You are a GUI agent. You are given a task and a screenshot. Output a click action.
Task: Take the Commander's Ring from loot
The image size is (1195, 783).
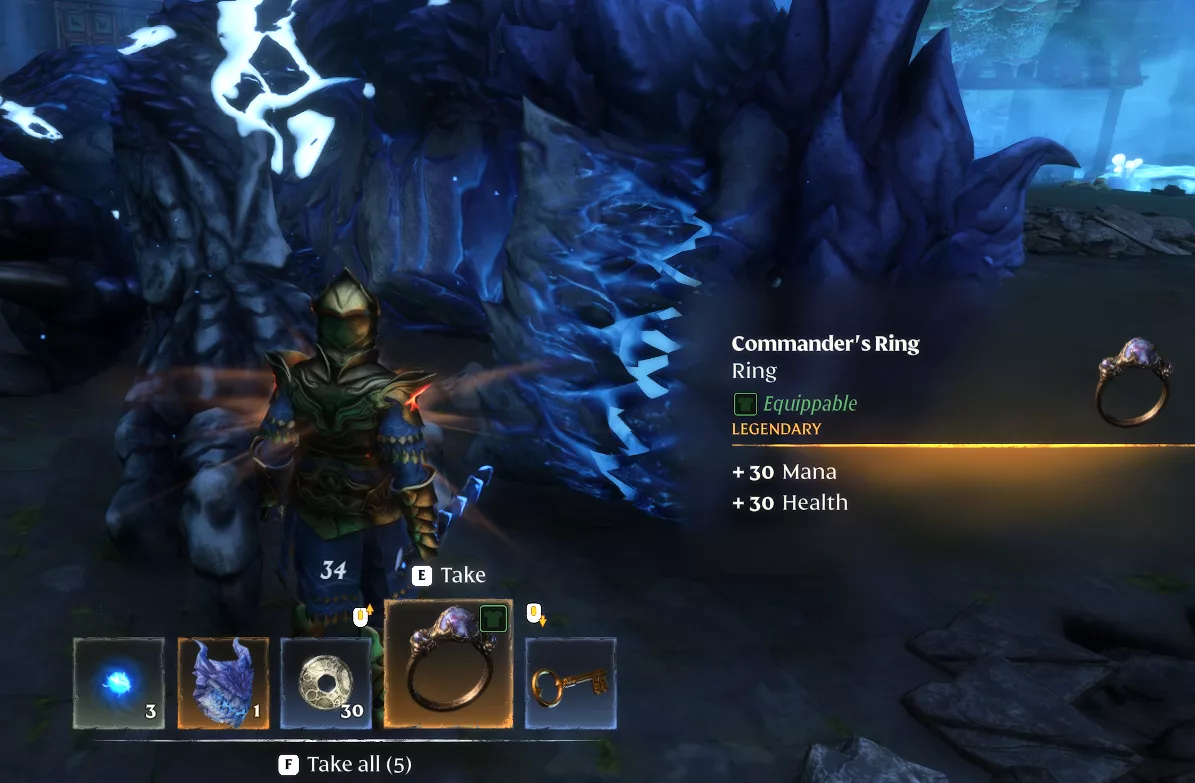[x=448, y=664]
